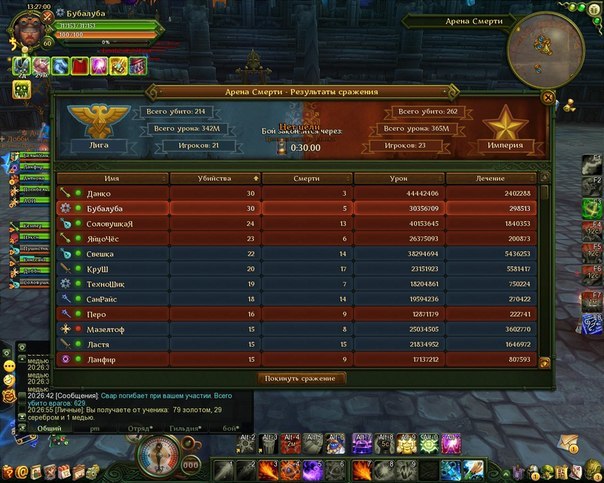Switch to the Отряд chat tab

point(140,427)
